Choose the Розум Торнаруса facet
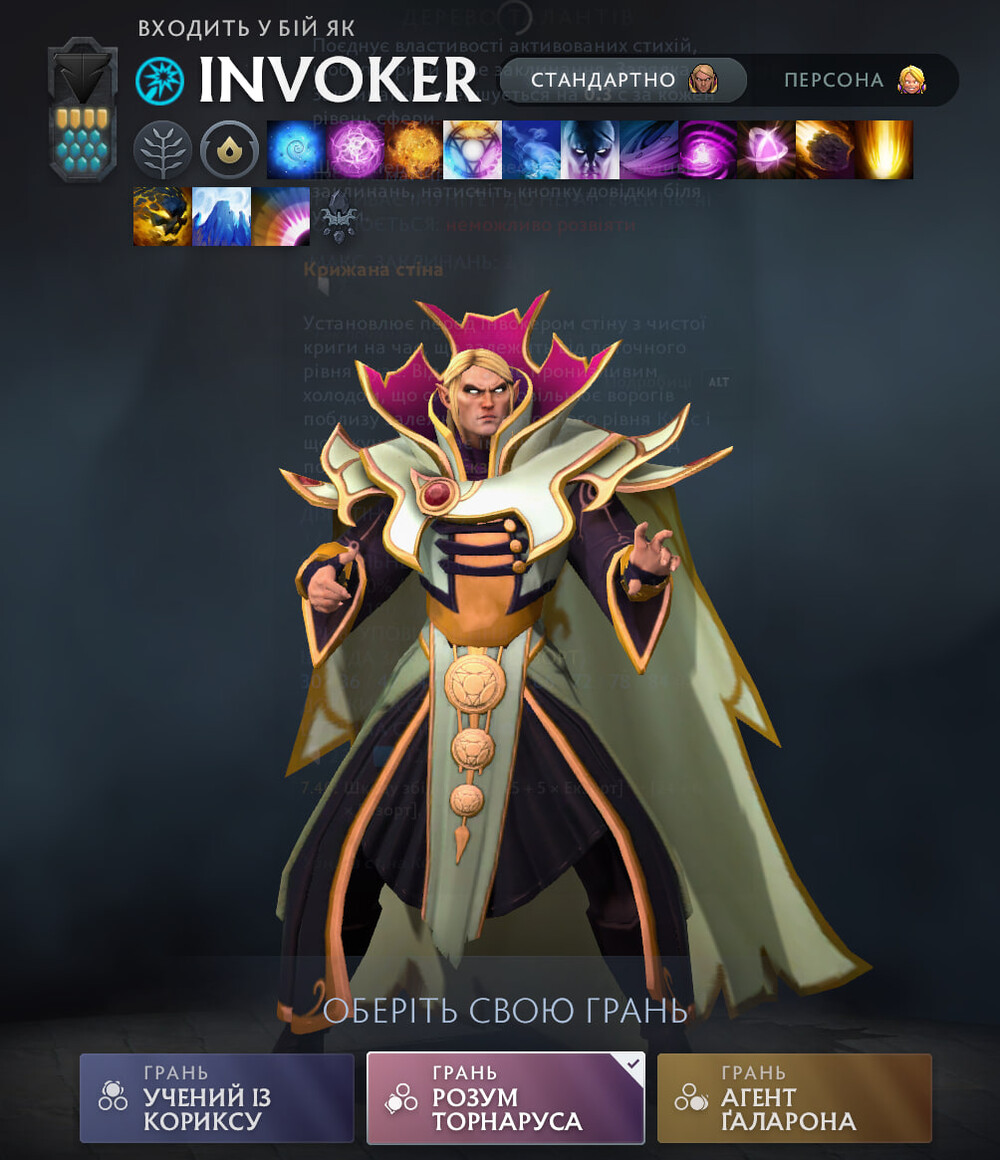1000x1160 pixels. coord(506,1097)
